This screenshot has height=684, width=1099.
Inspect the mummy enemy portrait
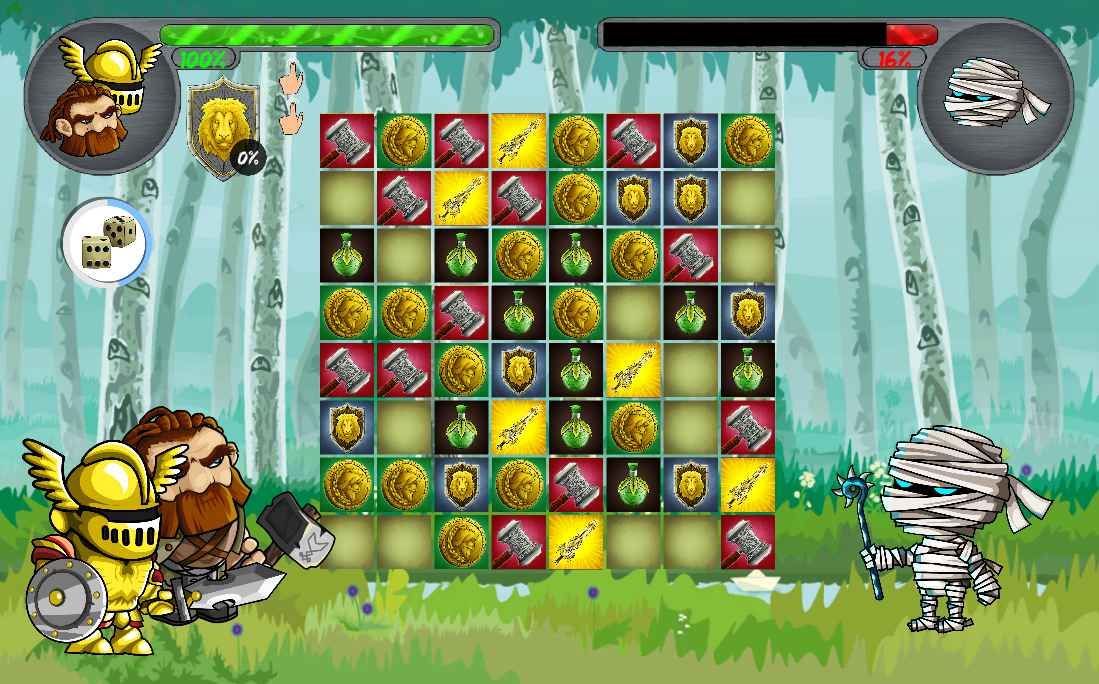tap(995, 97)
